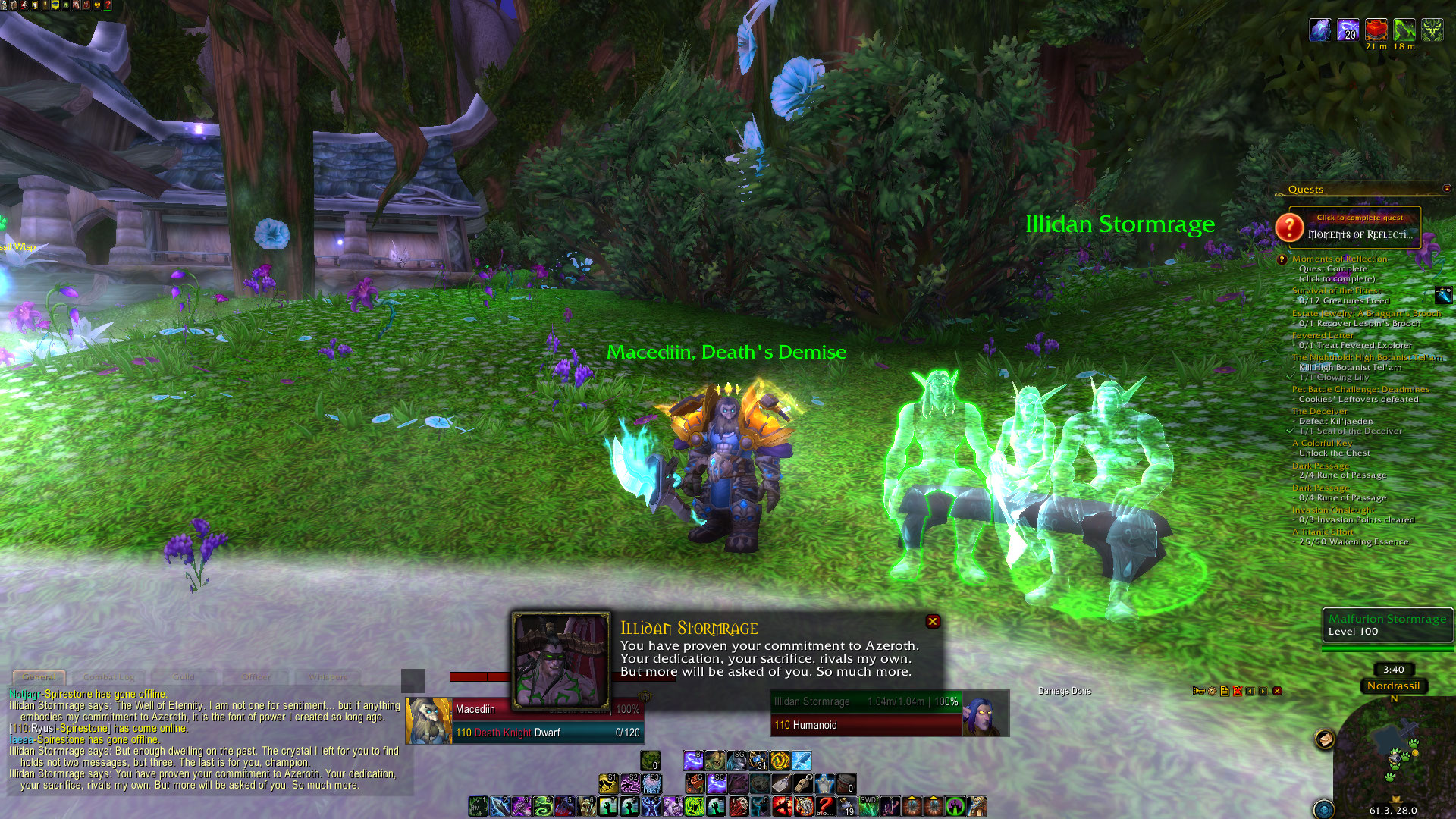Image resolution: width=1456 pixels, height=819 pixels.
Task: Click the Malfurion Stormrage tooltip panel
Action: point(1387,625)
